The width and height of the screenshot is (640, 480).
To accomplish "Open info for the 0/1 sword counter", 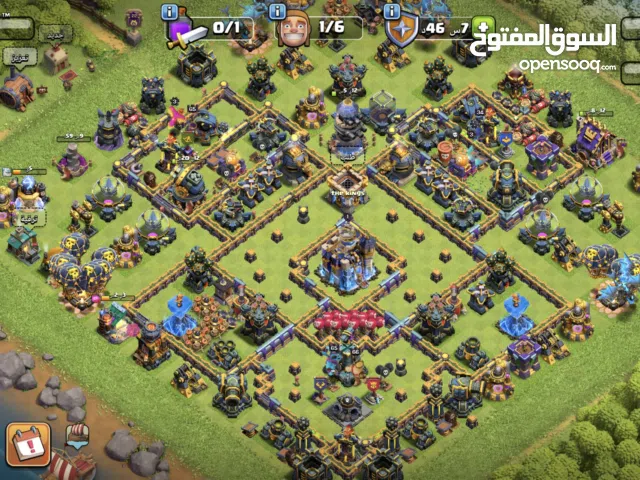I will [x=170, y=12].
